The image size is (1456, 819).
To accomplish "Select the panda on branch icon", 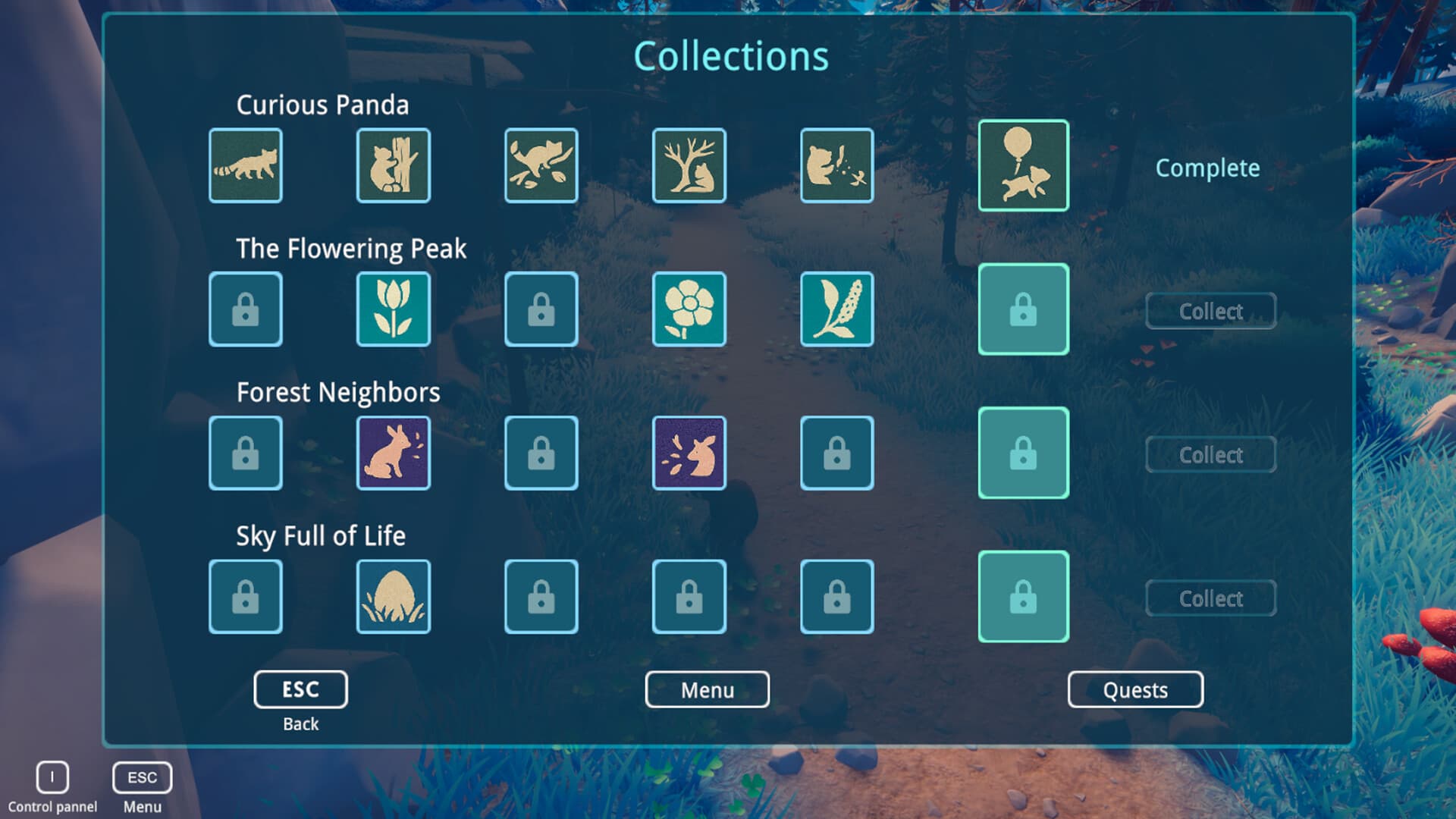I will pyautogui.click(x=541, y=166).
